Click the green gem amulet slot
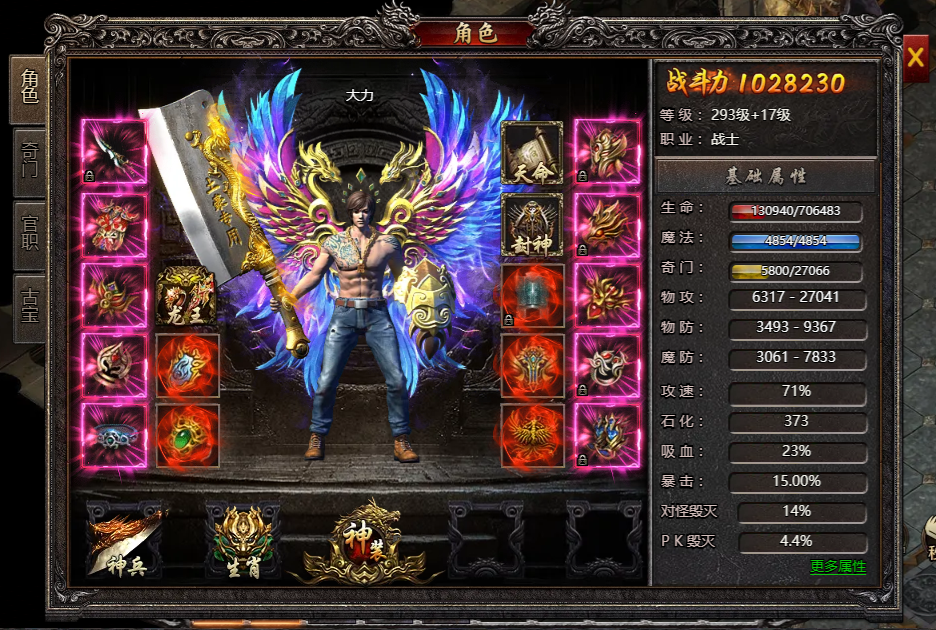 pyautogui.click(x=187, y=435)
